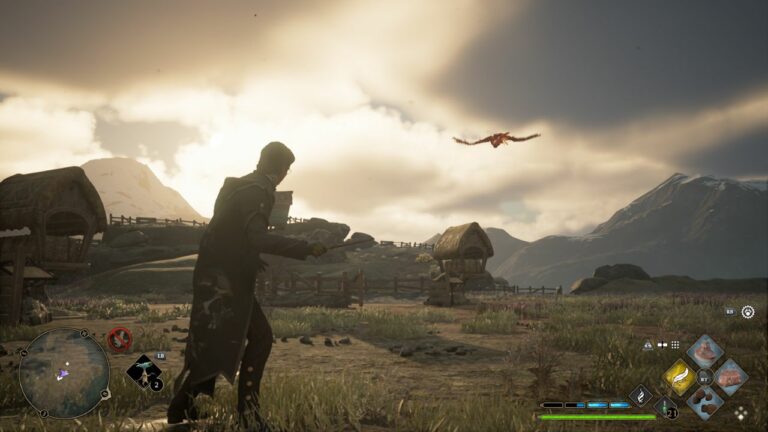
Task: Select the plant tool slot with count 2
Action: tap(144, 371)
